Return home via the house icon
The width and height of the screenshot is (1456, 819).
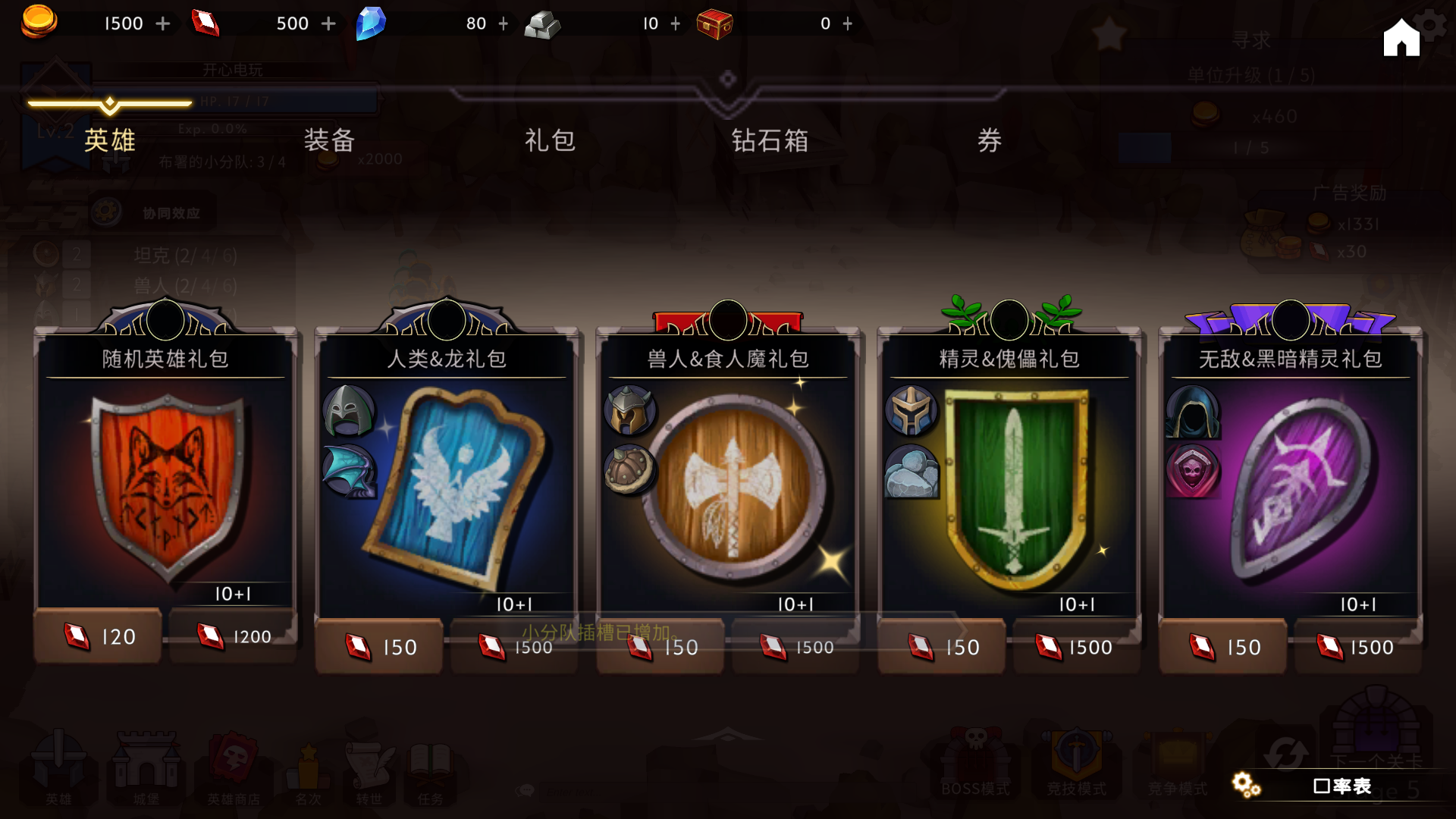1401,38
